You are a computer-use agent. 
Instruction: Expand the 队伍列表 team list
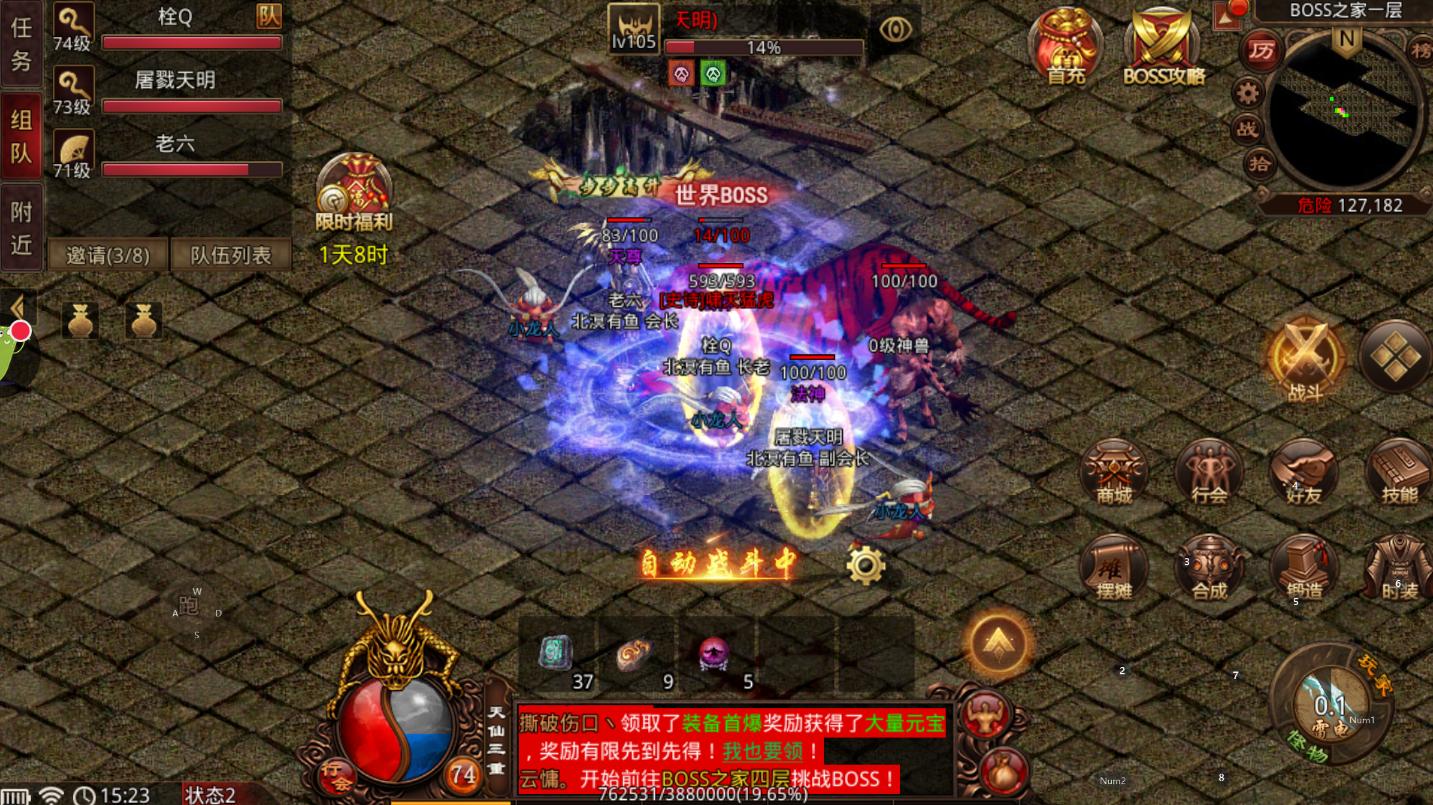[232, 255]
